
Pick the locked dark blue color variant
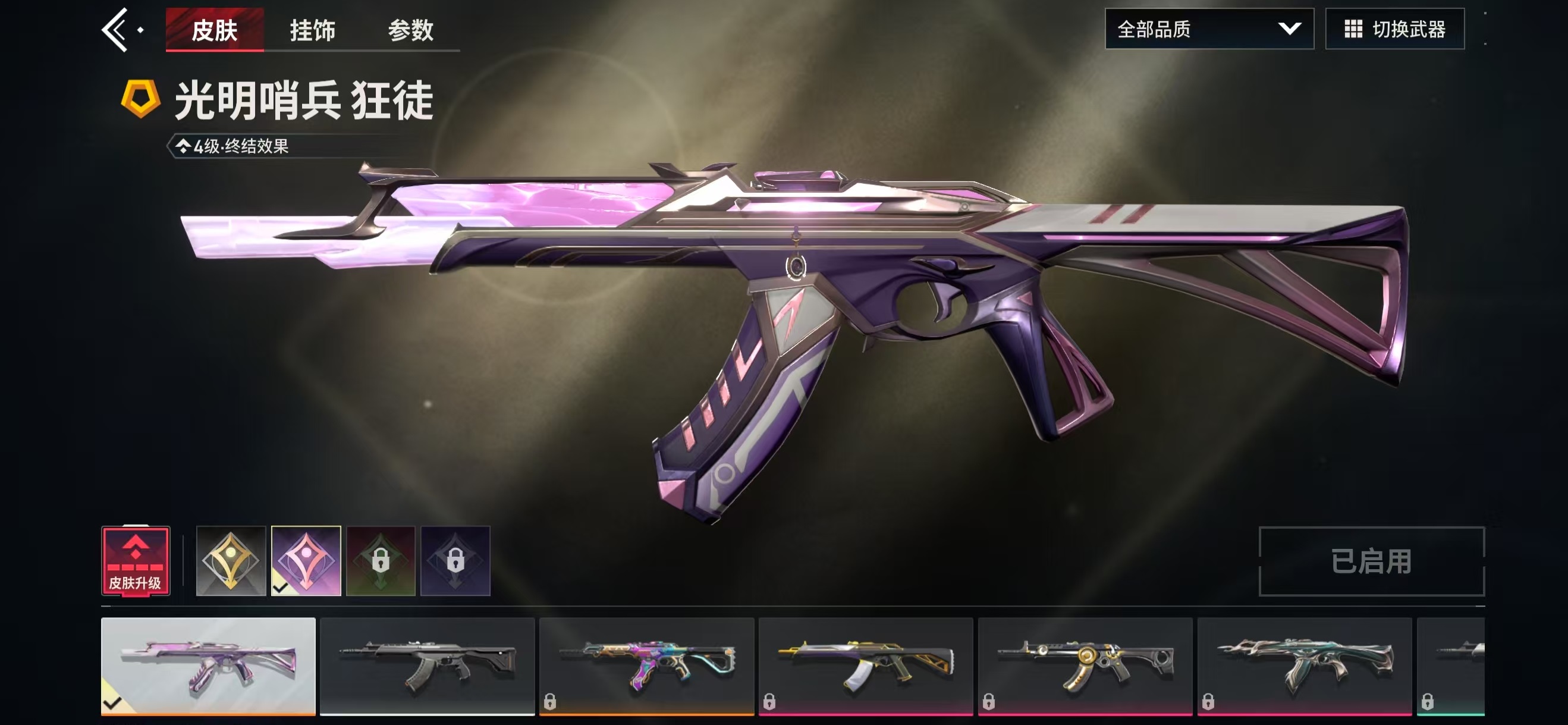[x=455, y=561]
